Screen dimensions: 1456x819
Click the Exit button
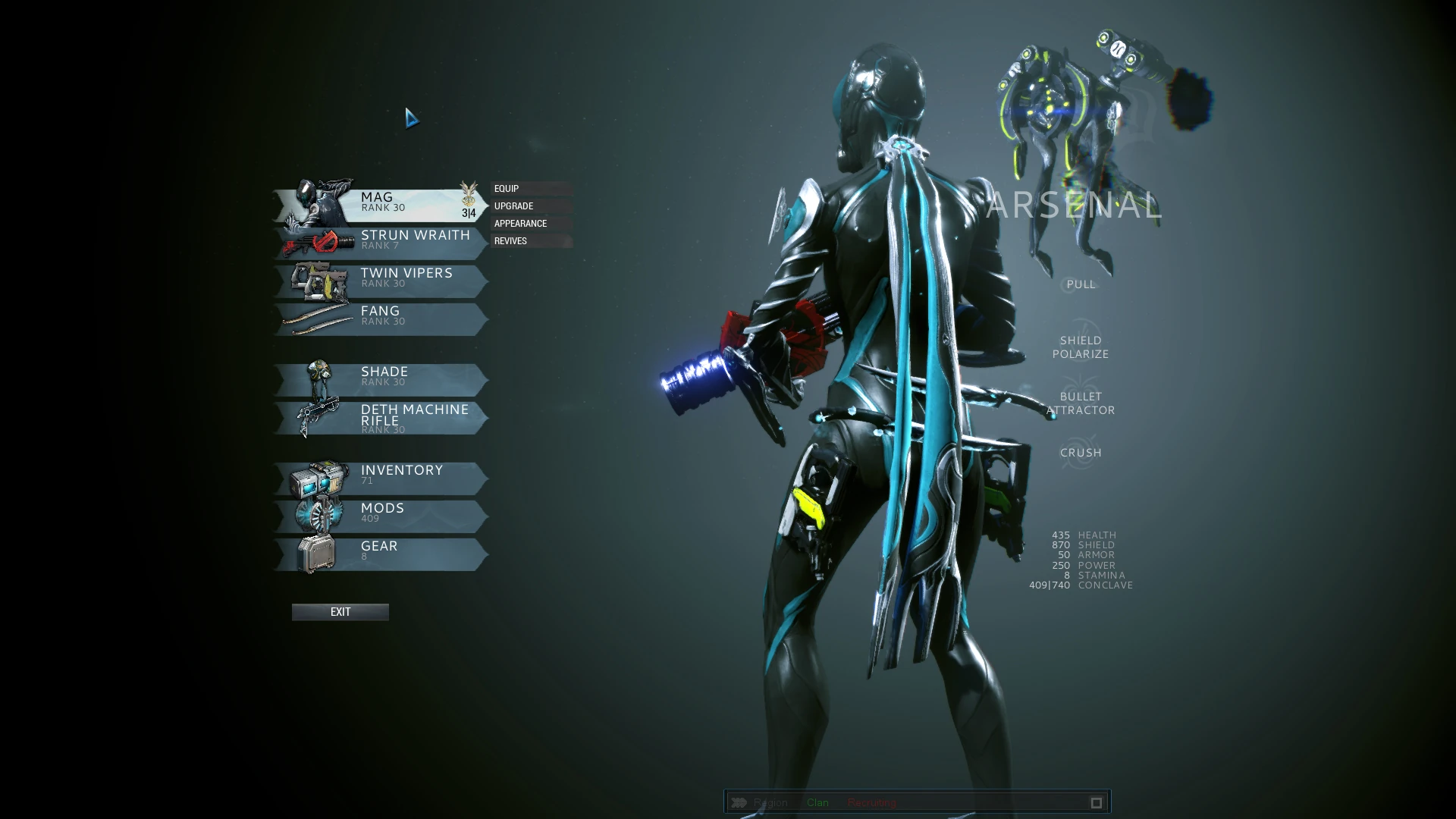(x=340, y=612)
